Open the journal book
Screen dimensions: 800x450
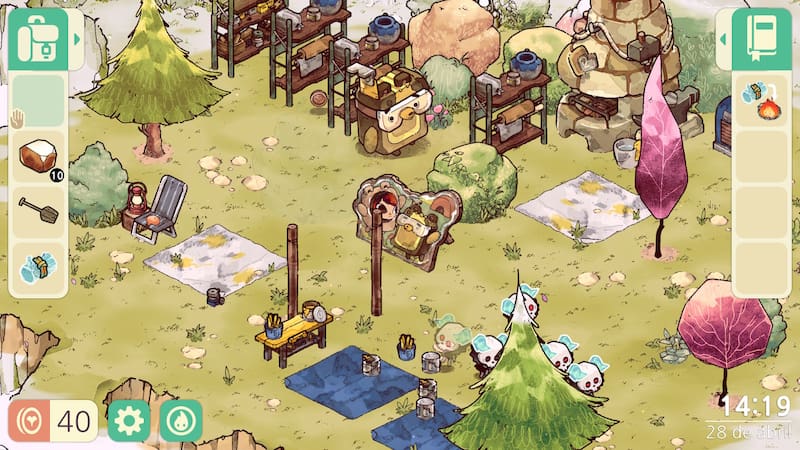760,41
